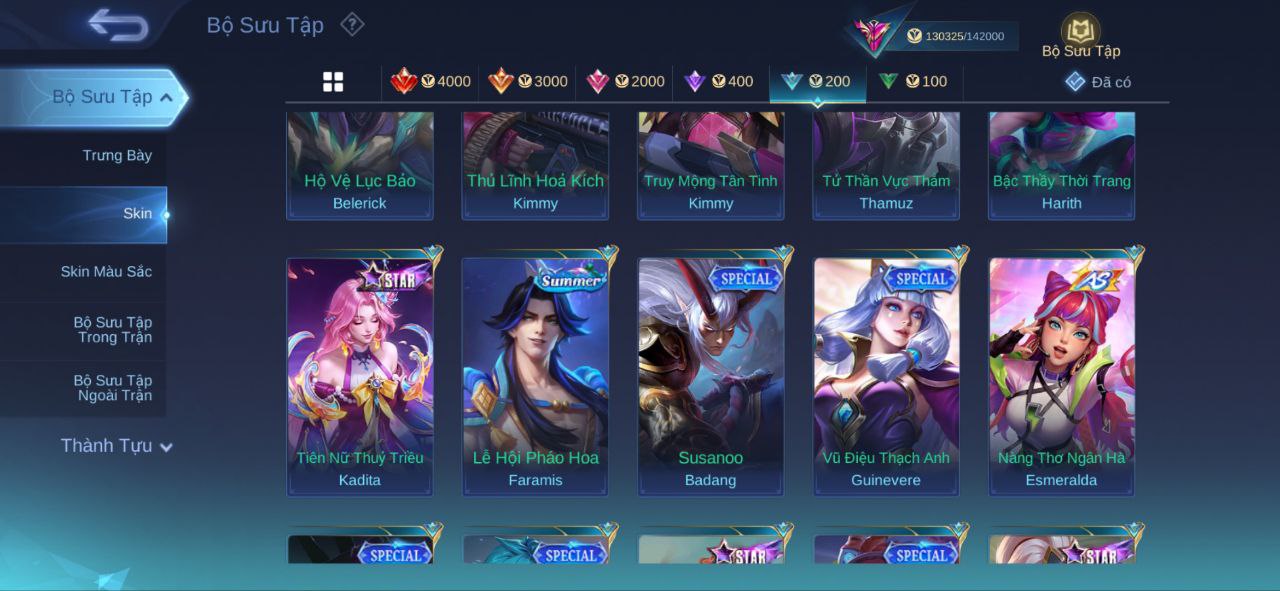This screenshot has width=1280, height=591.
Task: Select the Skin Màu Sắc menu entry
Action: click(x=106, y=271)
